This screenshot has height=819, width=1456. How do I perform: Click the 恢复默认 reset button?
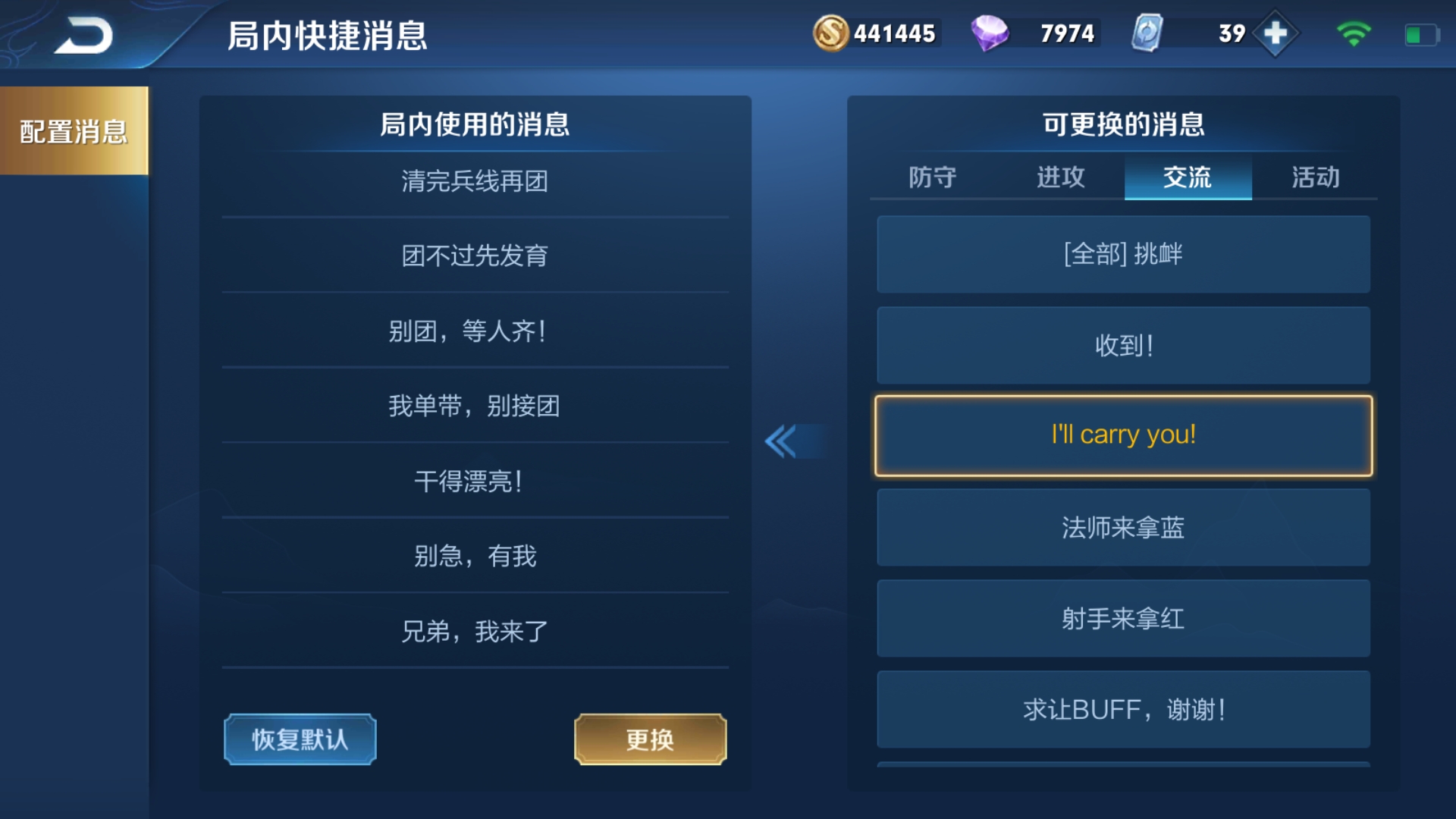[300, 739]
